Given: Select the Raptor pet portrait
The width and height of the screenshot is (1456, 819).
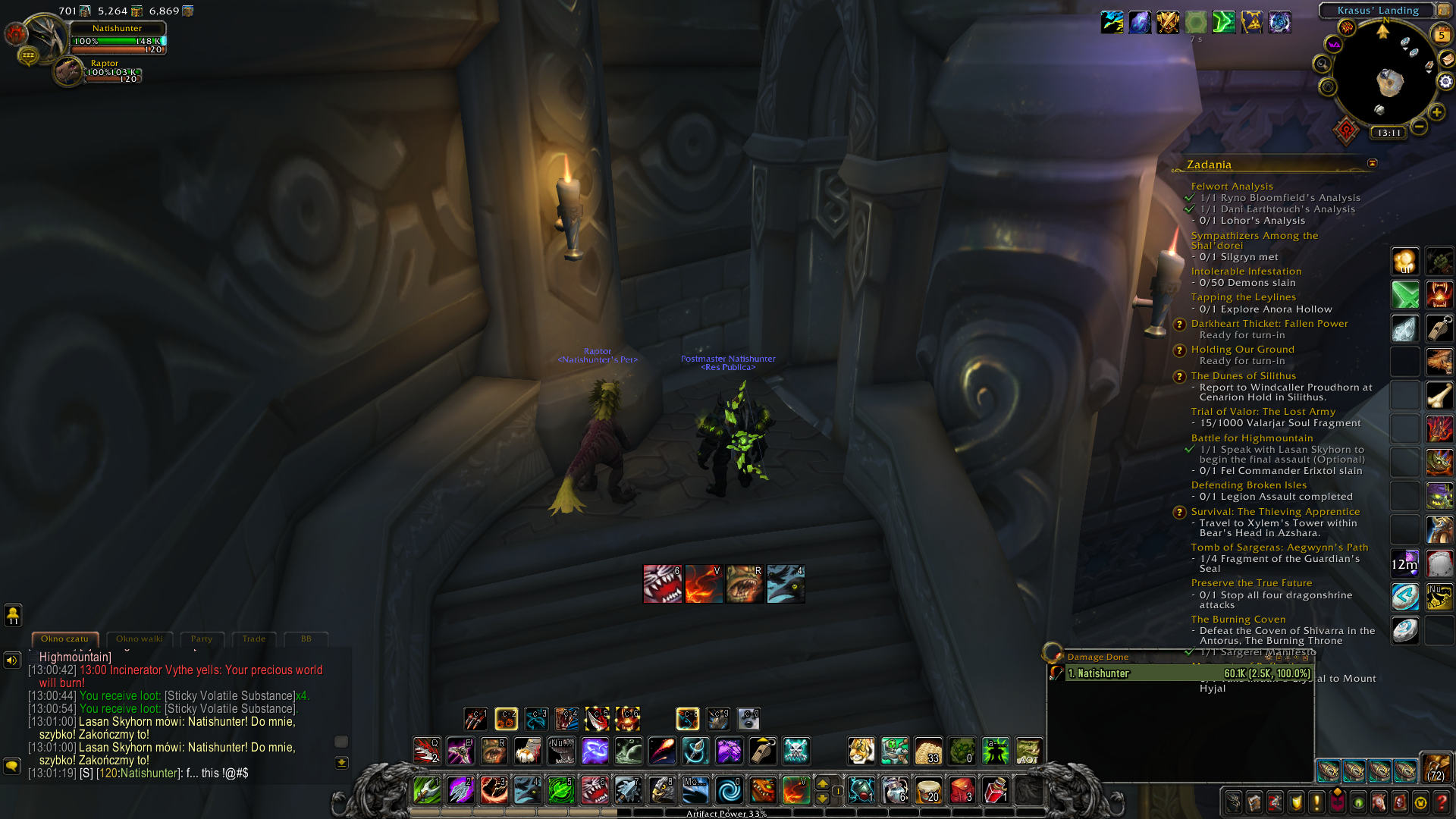Looking at the screenshot, I should point(68,72).
